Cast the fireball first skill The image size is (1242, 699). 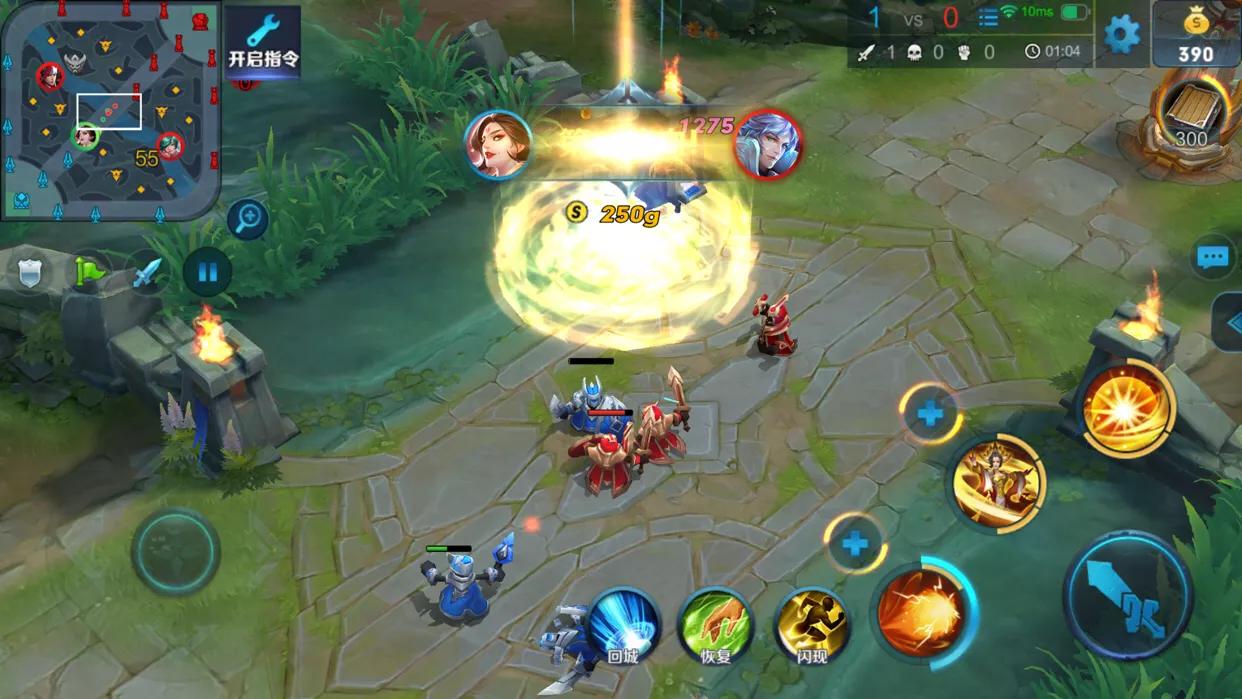pyautogui.click(x=921, y=612)
